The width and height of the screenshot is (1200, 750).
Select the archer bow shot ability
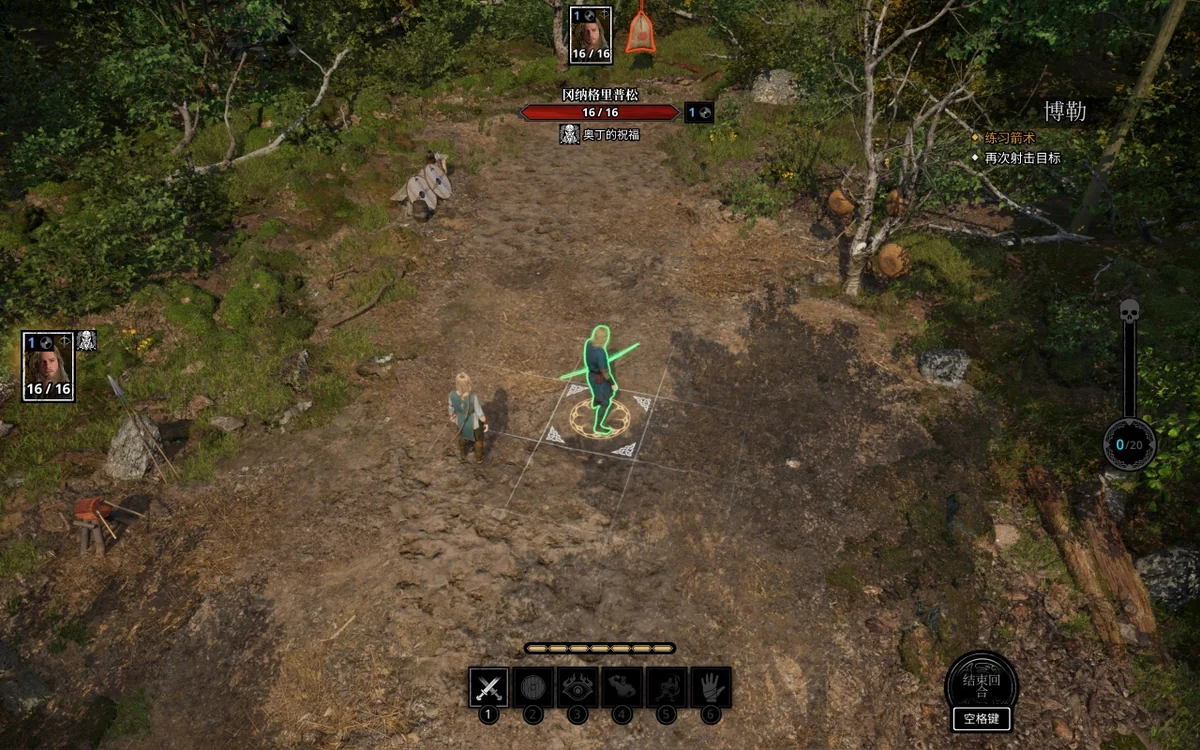(666, 688)
